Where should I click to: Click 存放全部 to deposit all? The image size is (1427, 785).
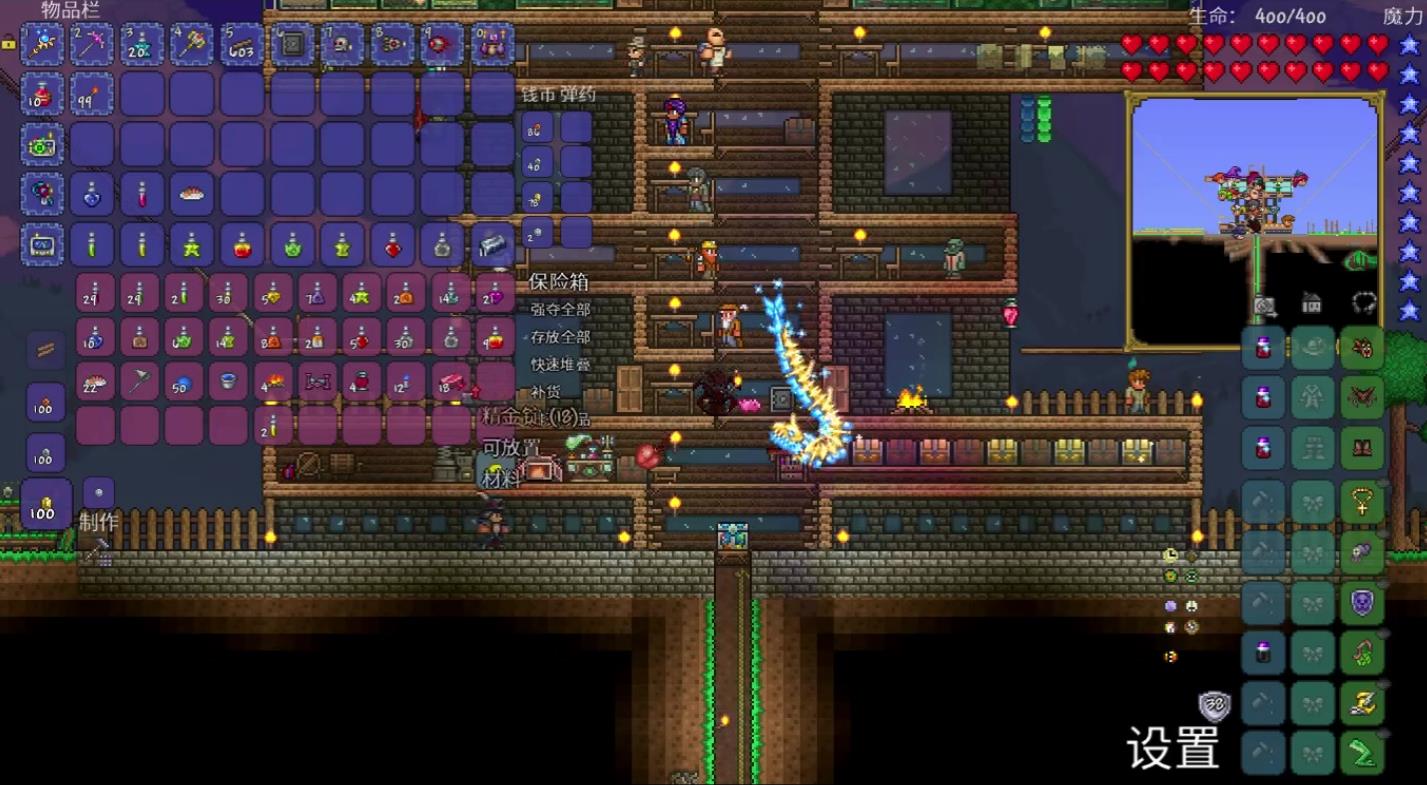[x=560, y=337]
